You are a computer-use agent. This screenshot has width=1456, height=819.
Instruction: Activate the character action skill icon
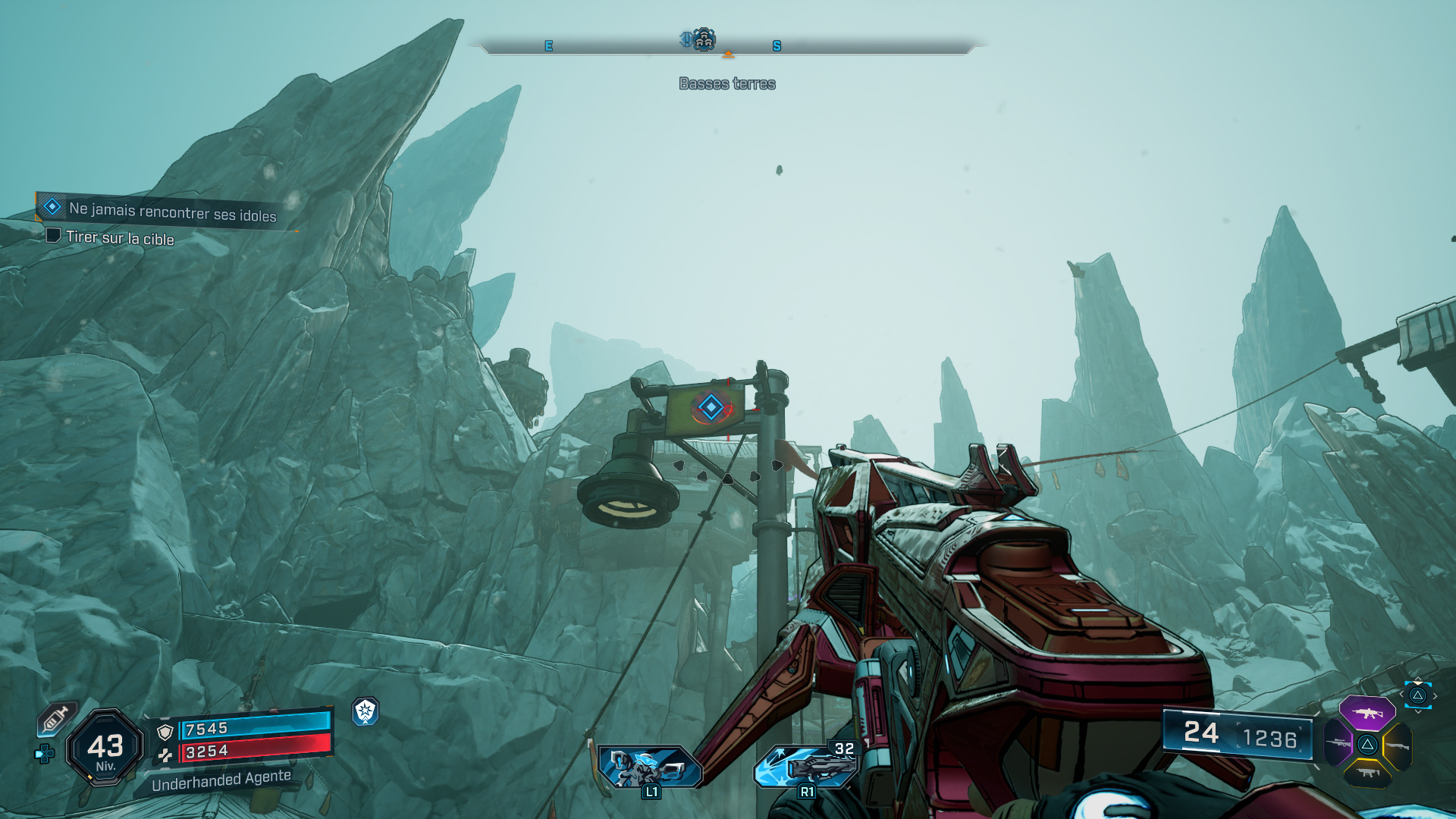pyautogui.click(x=649, y=767)
